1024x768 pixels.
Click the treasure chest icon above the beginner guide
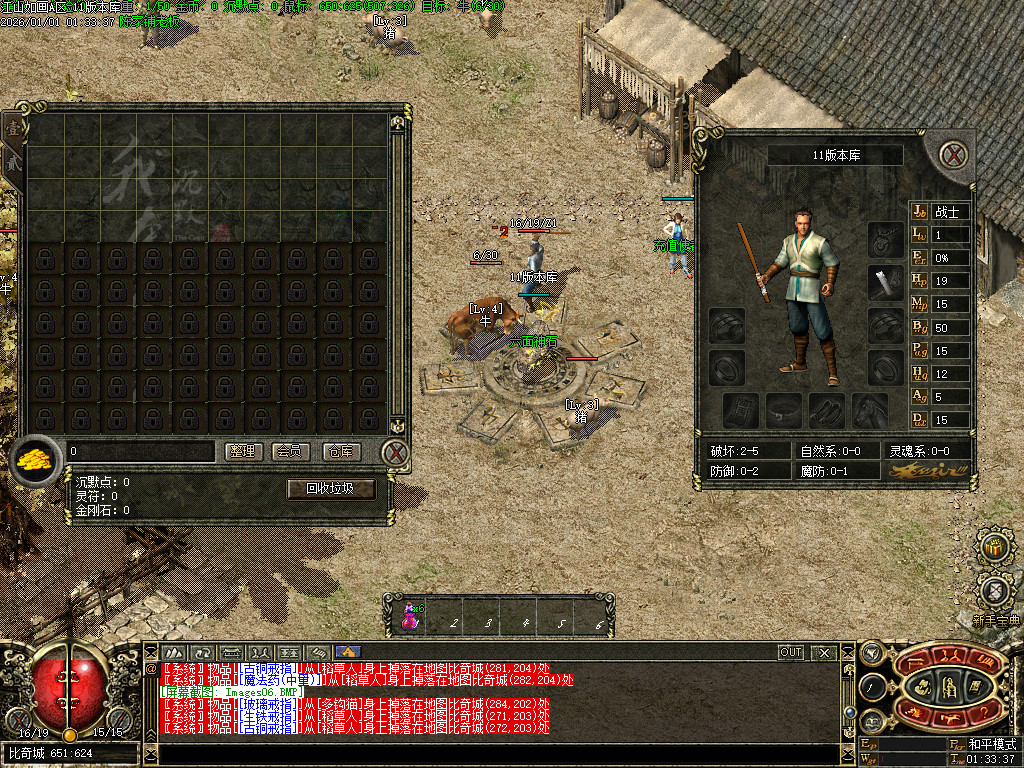coord(995,547)
